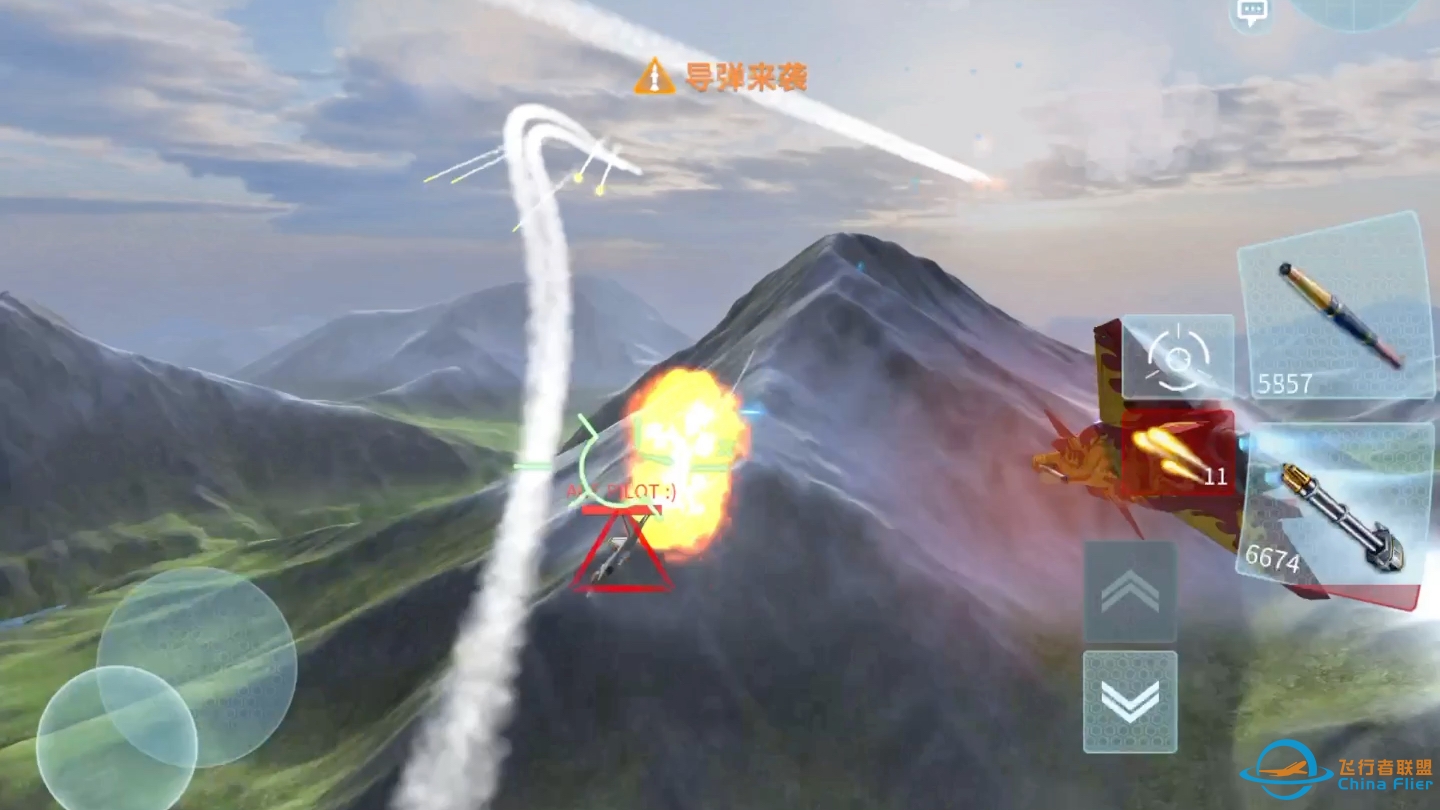
Task: Tap the target lock crosshair button
Action: click(1178, 356)
